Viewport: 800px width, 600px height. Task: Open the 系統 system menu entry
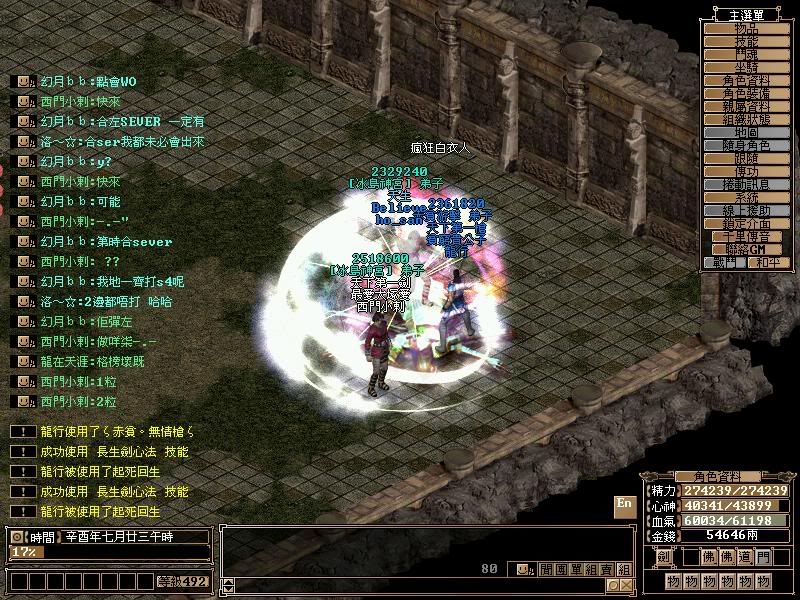pyautogui.click(x=746, y=197)
